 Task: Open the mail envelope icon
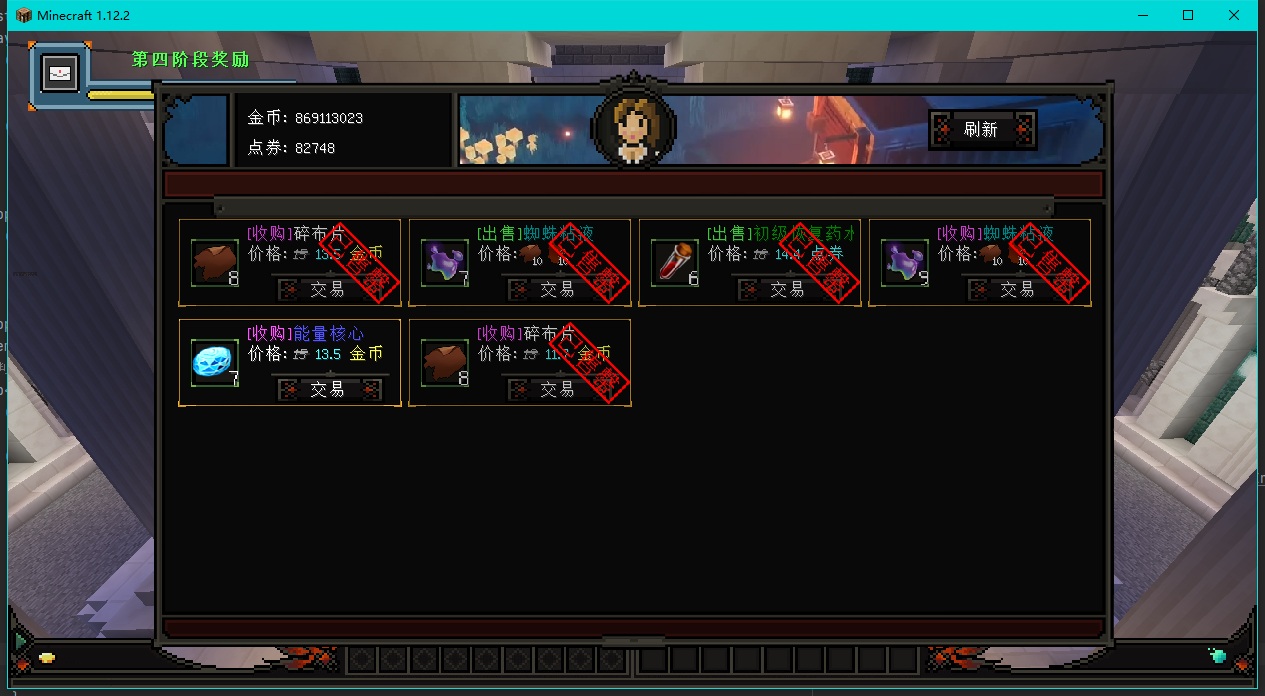click(x=60, y=74)
